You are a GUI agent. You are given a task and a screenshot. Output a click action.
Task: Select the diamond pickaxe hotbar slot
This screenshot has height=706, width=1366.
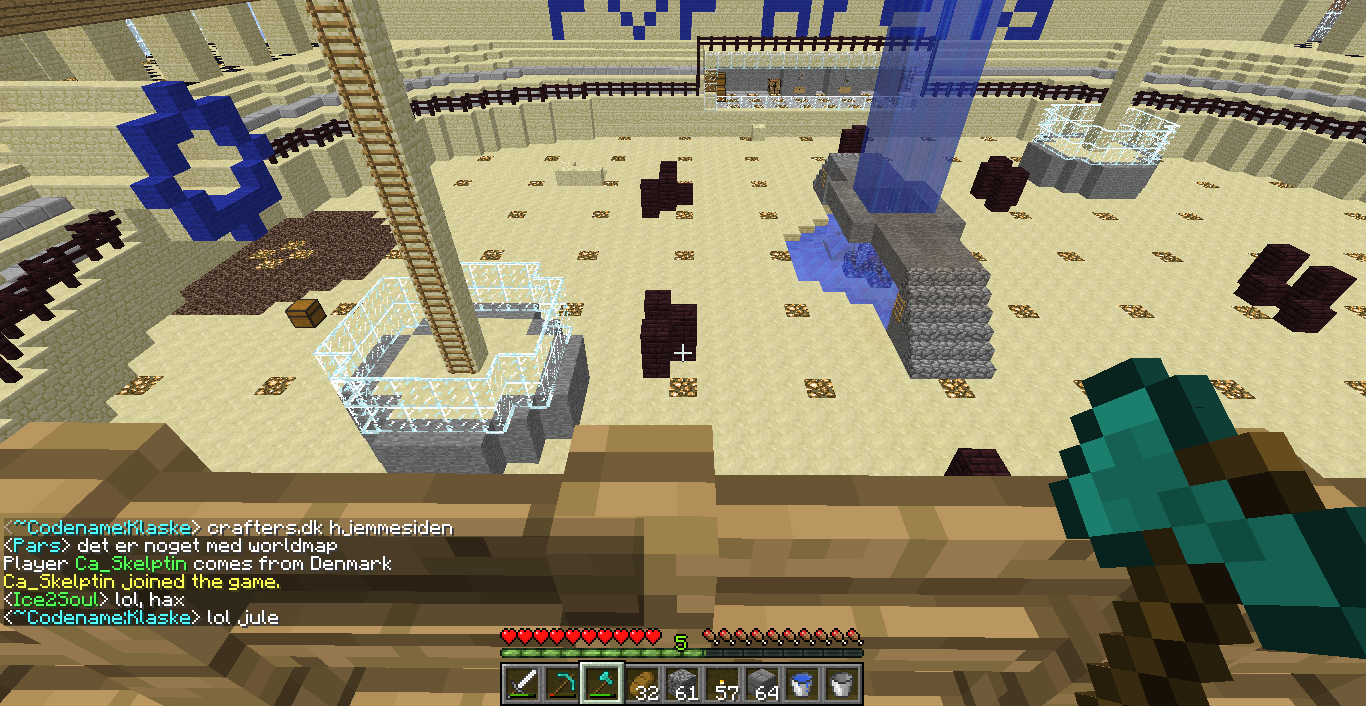click(x=562, y=684)
